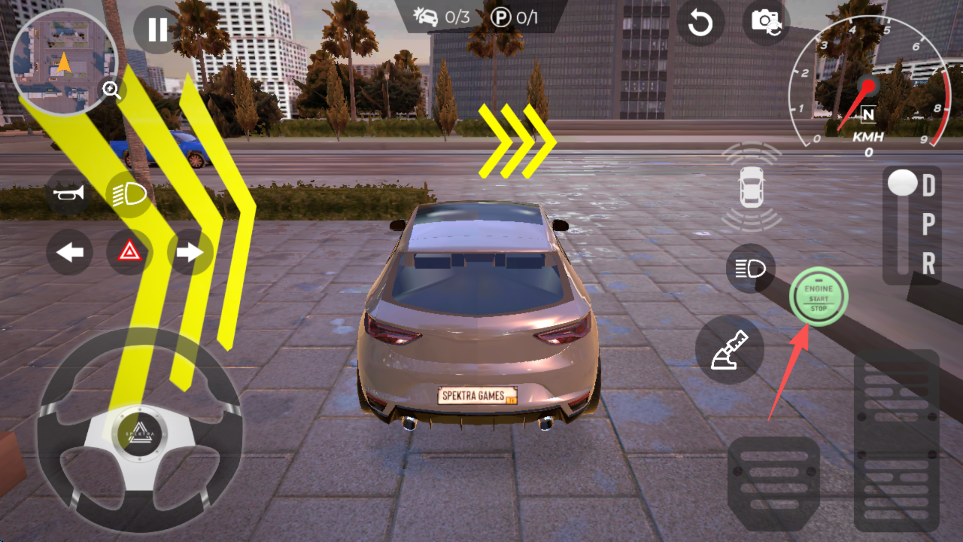Reset the car with the circular arrow
Image resolution: width=963 pixels, height=542 pixels.
(700, 23)
